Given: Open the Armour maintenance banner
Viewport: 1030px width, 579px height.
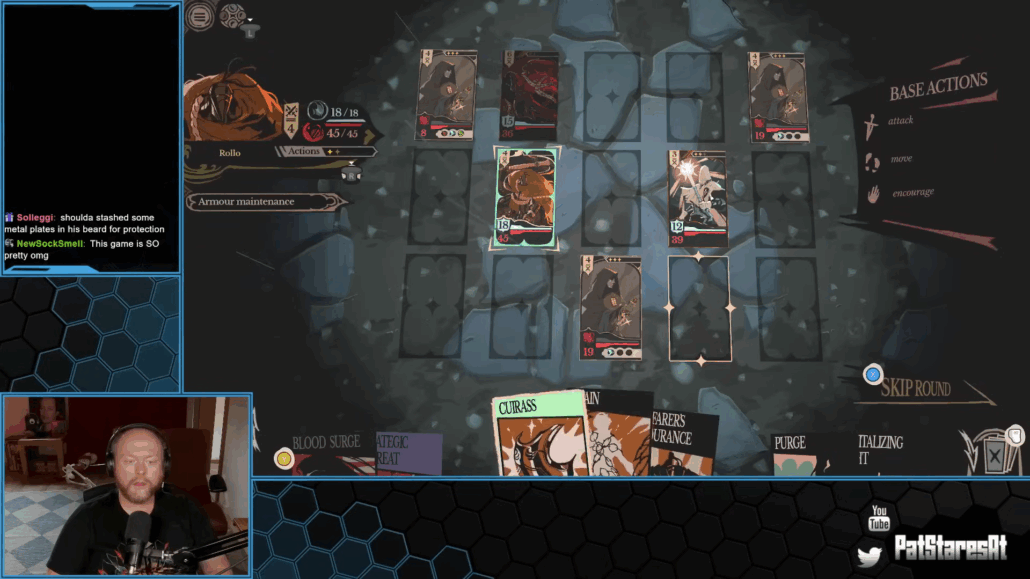Looking at the screenshot, I should [x=262, y=202].
